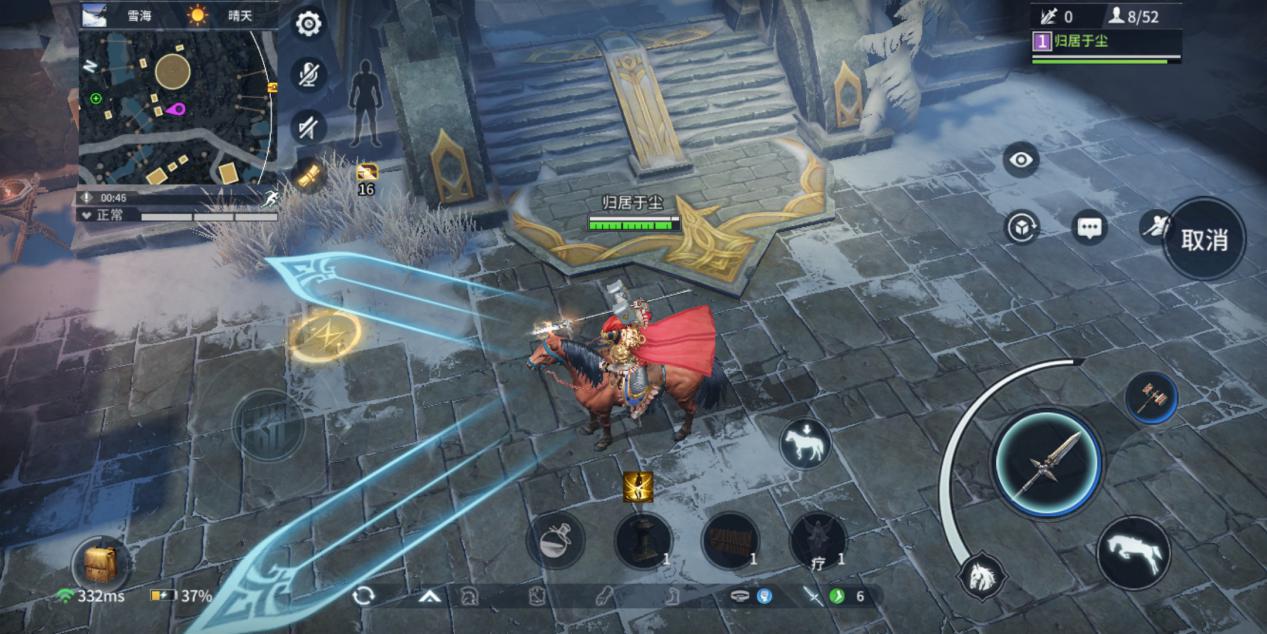The image size is (1267, 634).
Task: Expand the upward chevron on bottom bar
Action: click(430, 596)
